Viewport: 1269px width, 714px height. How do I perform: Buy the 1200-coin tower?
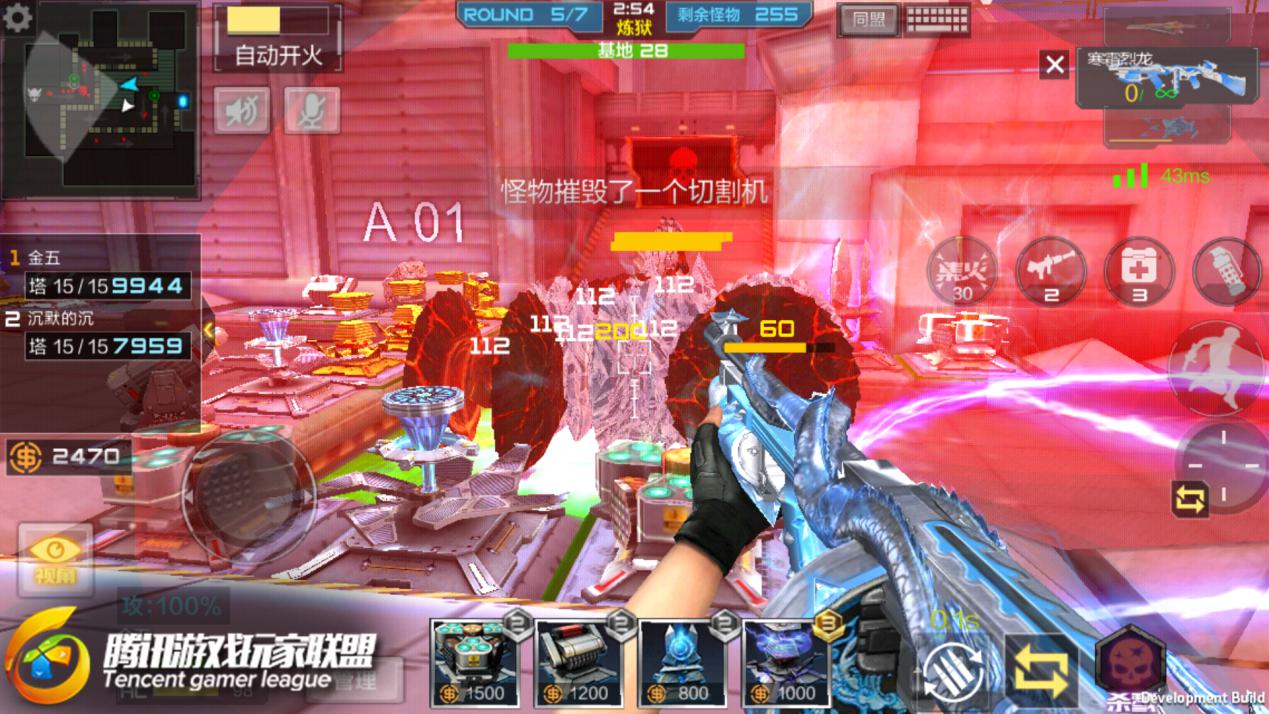coord(578,663)
